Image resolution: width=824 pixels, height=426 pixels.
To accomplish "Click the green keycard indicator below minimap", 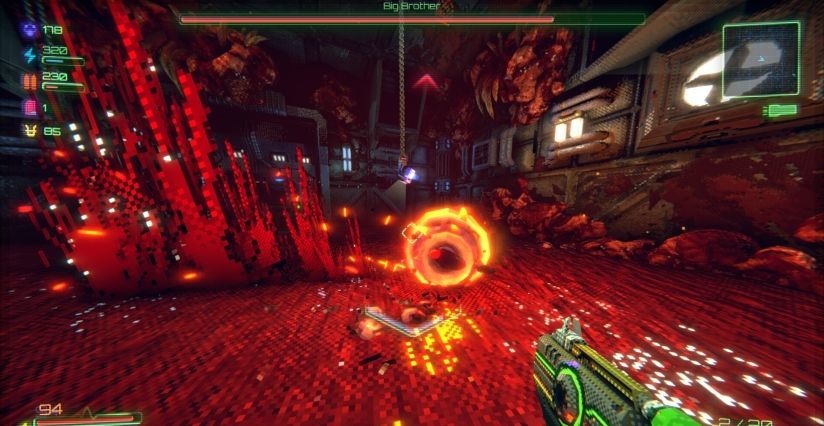I will (x=780, y=109).
